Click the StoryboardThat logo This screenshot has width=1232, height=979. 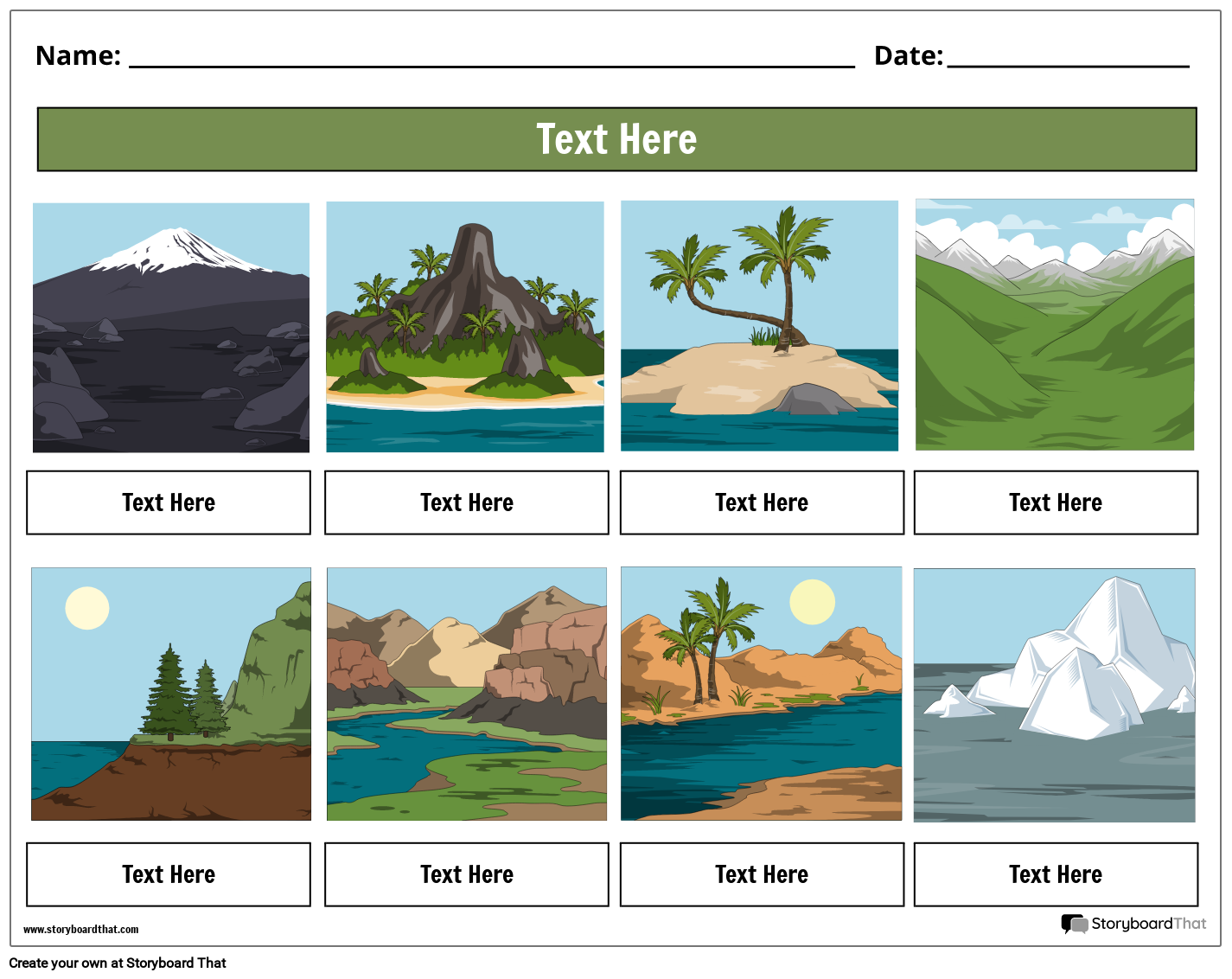click(x=1133, y=924)
